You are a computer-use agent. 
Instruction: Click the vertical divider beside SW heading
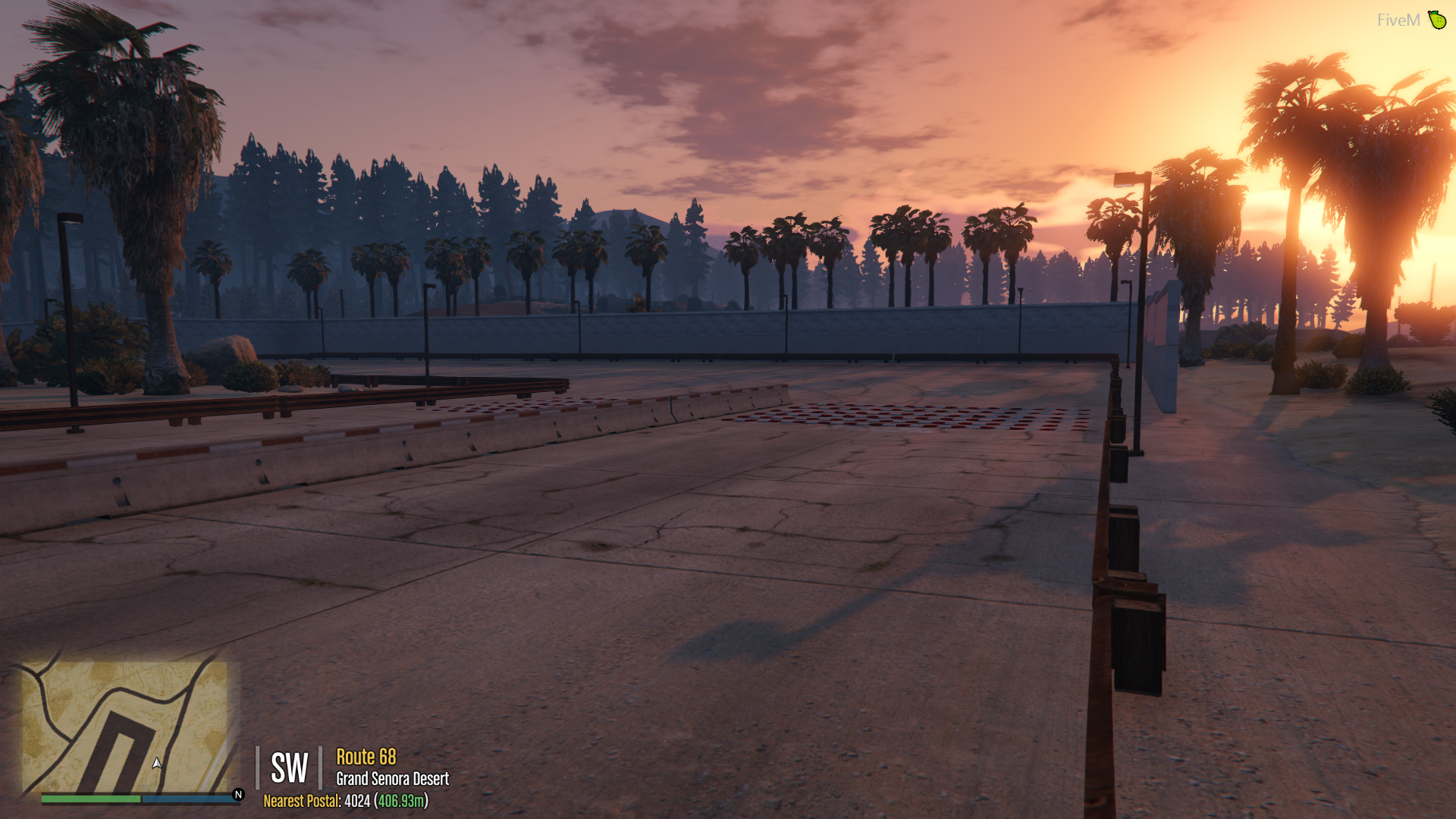click(258, 768)
